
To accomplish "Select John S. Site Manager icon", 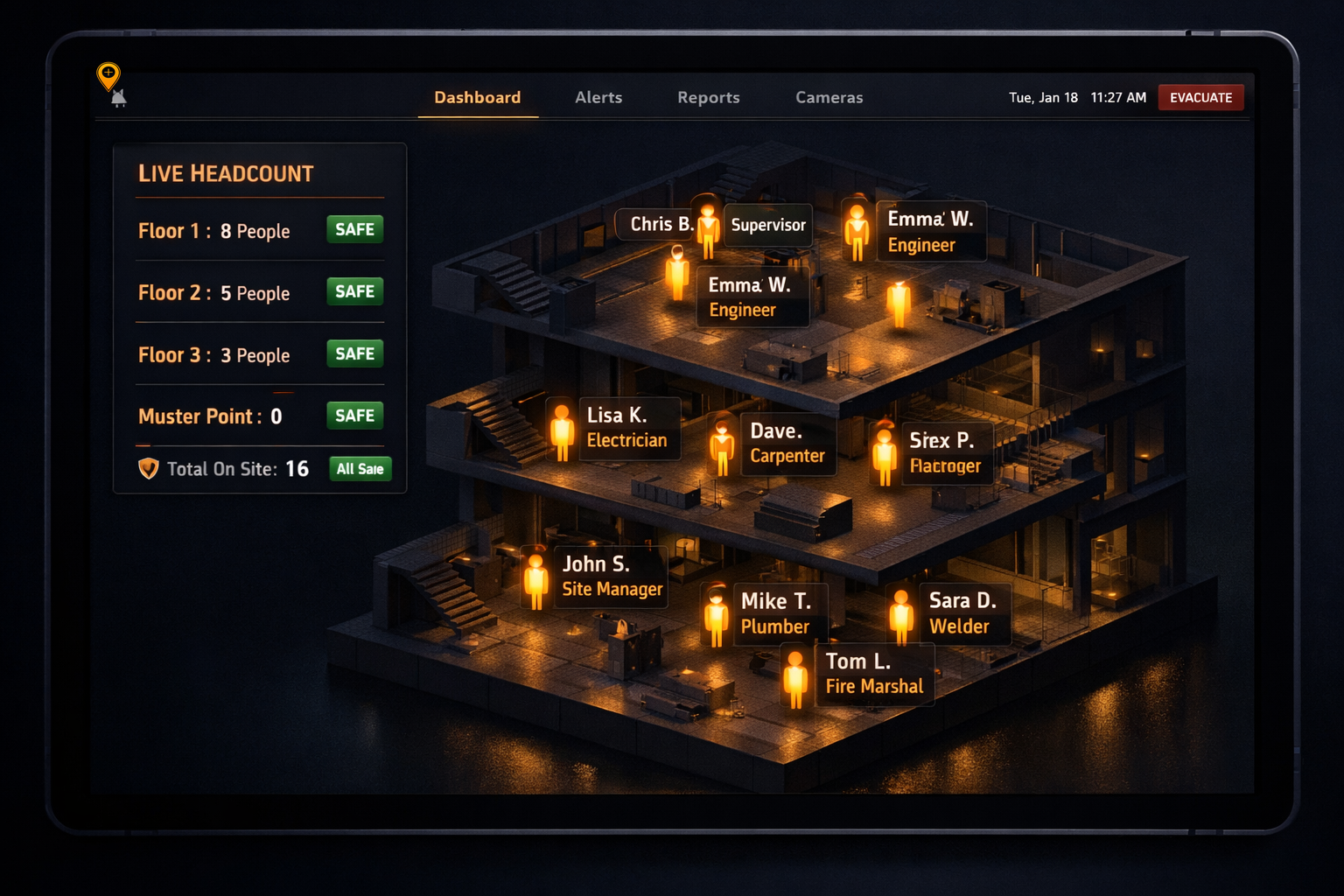I will point(536,580).
